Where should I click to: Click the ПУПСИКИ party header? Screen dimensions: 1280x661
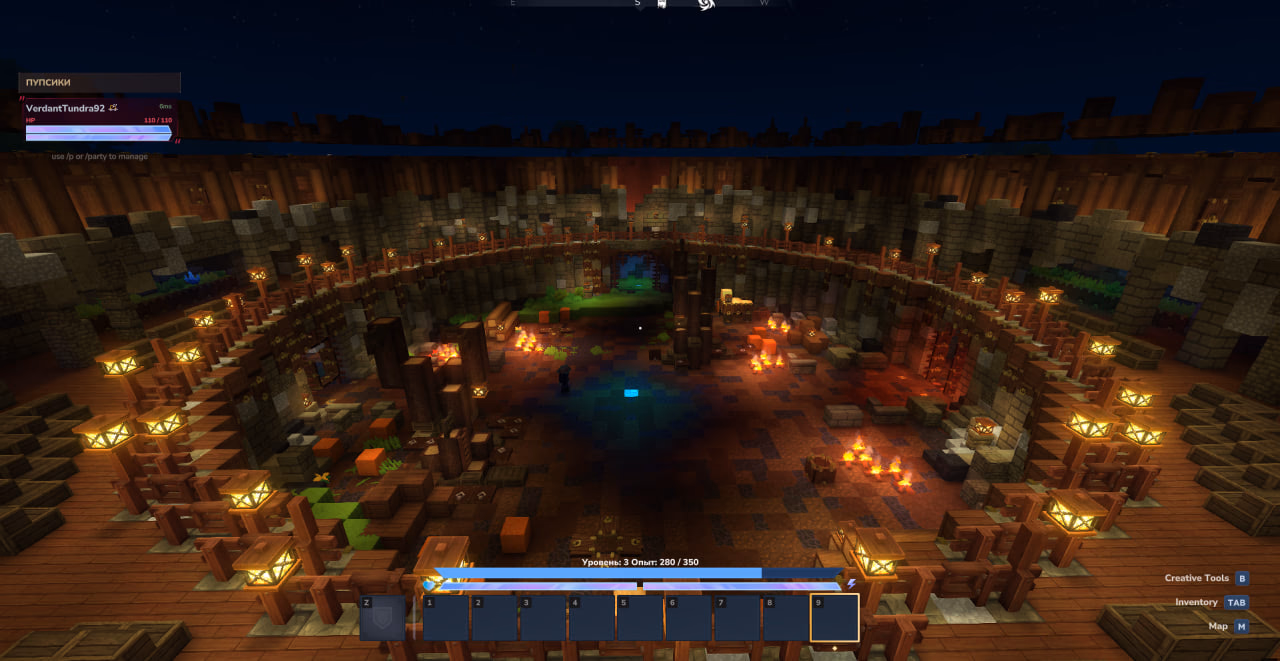[99, 82]
